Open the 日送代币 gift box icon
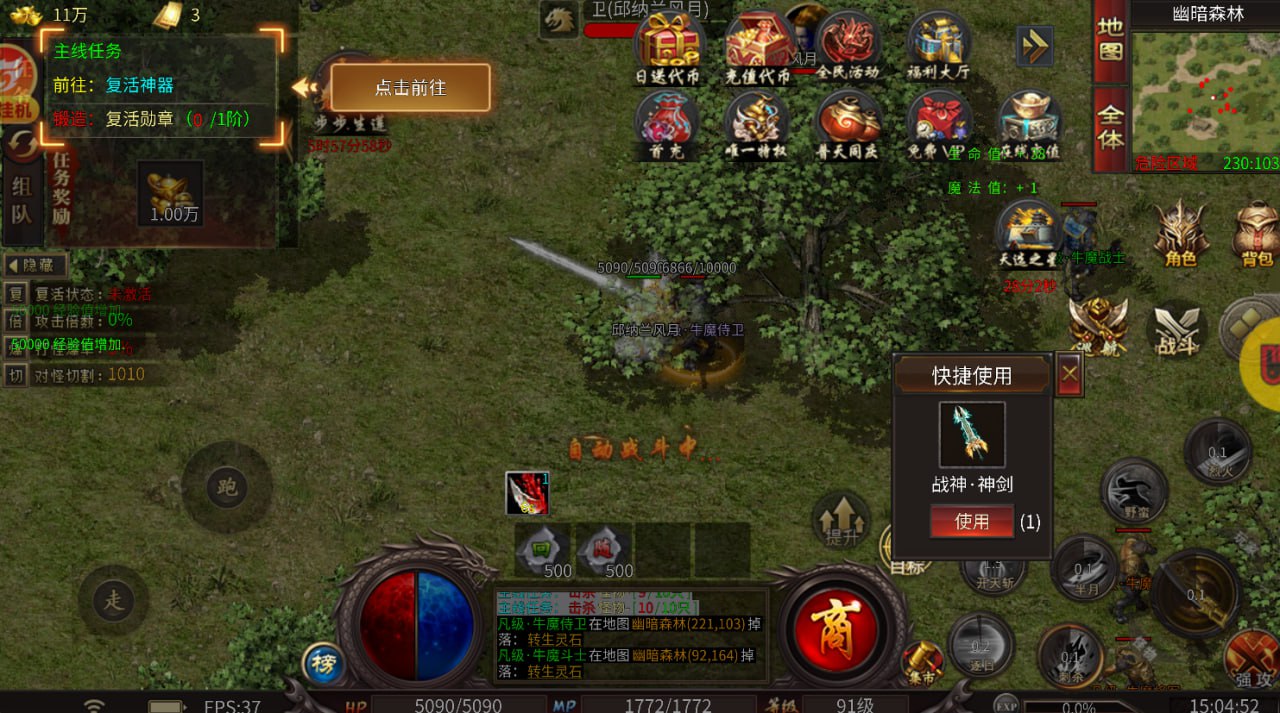The height and width of the screenshot is (713, 1280). [x=668, y=46]
